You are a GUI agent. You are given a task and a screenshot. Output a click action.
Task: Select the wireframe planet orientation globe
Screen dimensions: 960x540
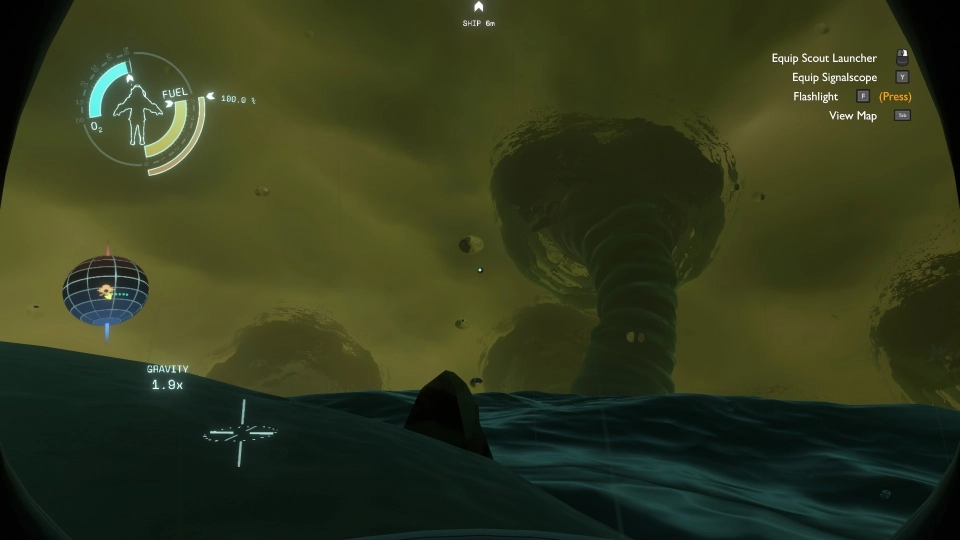point(106,290)
